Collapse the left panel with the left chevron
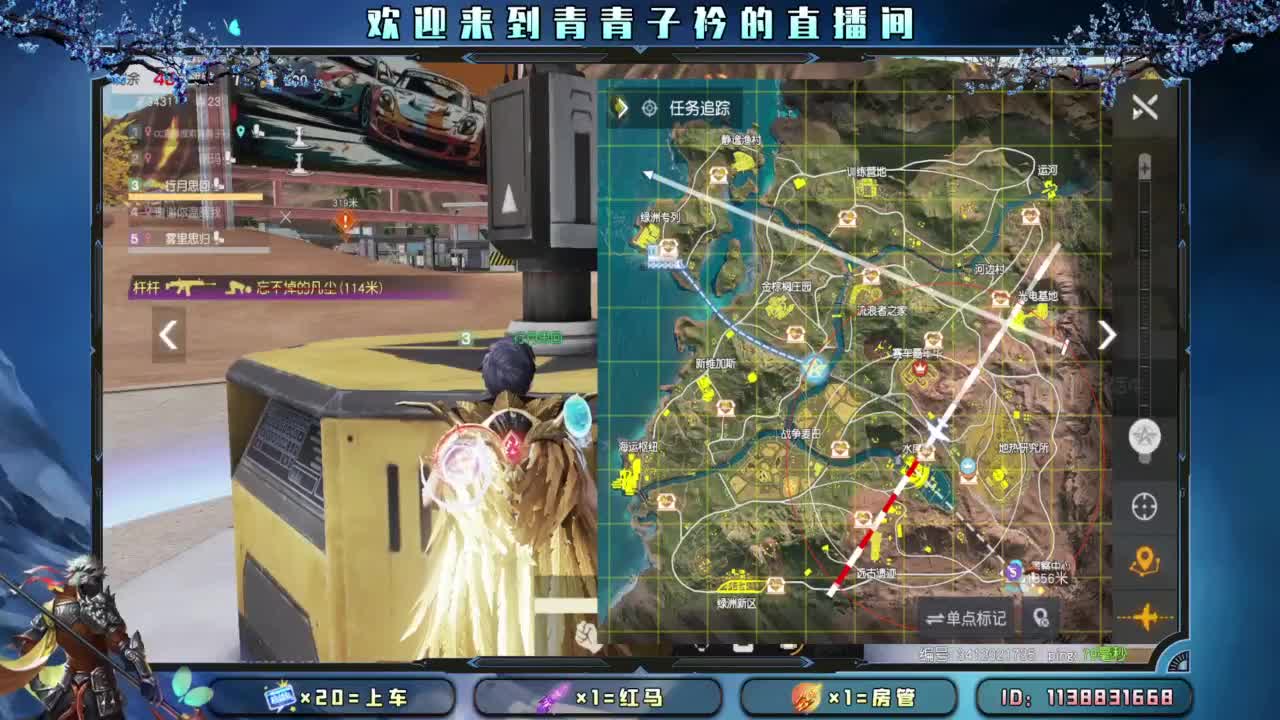 (169, 336)
